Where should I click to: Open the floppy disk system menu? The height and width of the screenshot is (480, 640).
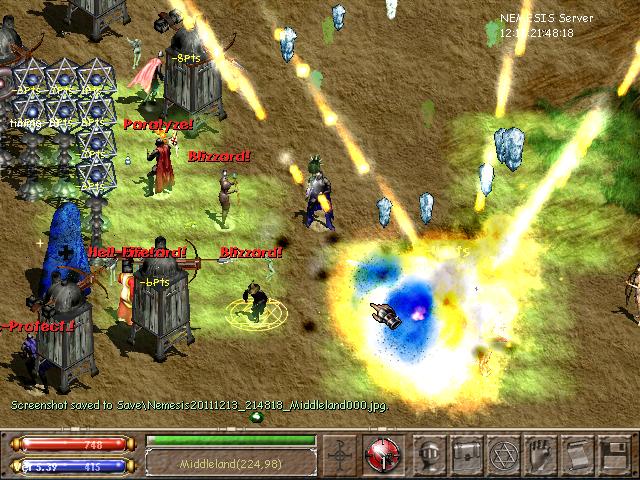click(x=610, y=453)
